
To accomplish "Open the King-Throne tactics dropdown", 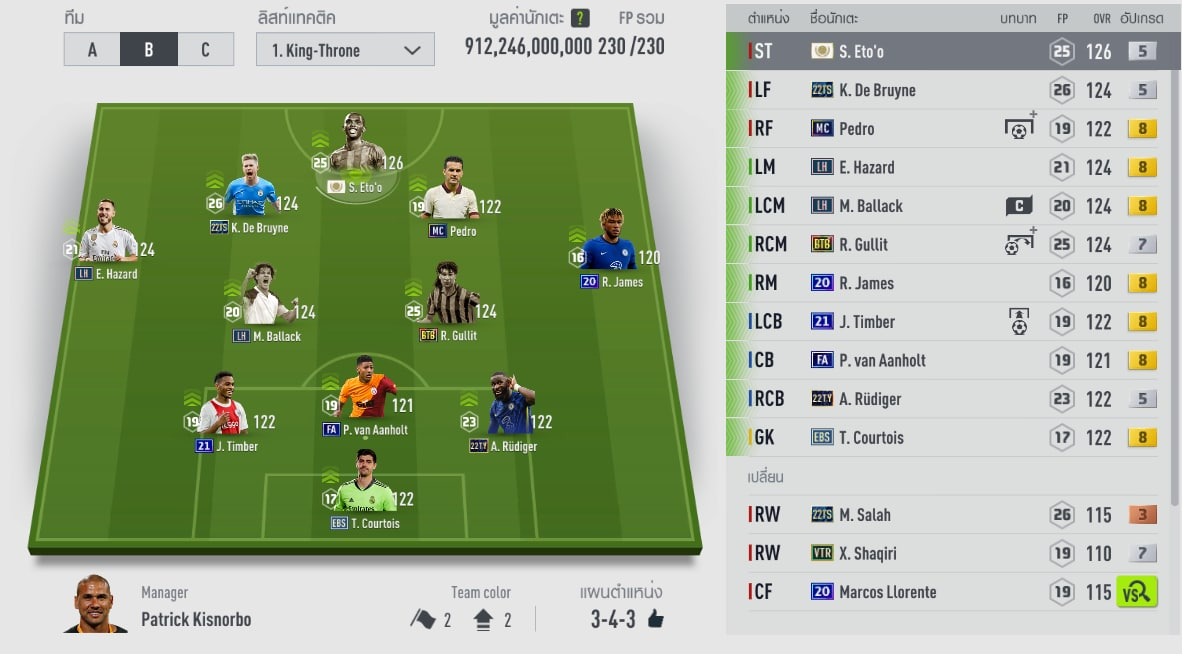I will pyautogui.click(x=345, y=50).
